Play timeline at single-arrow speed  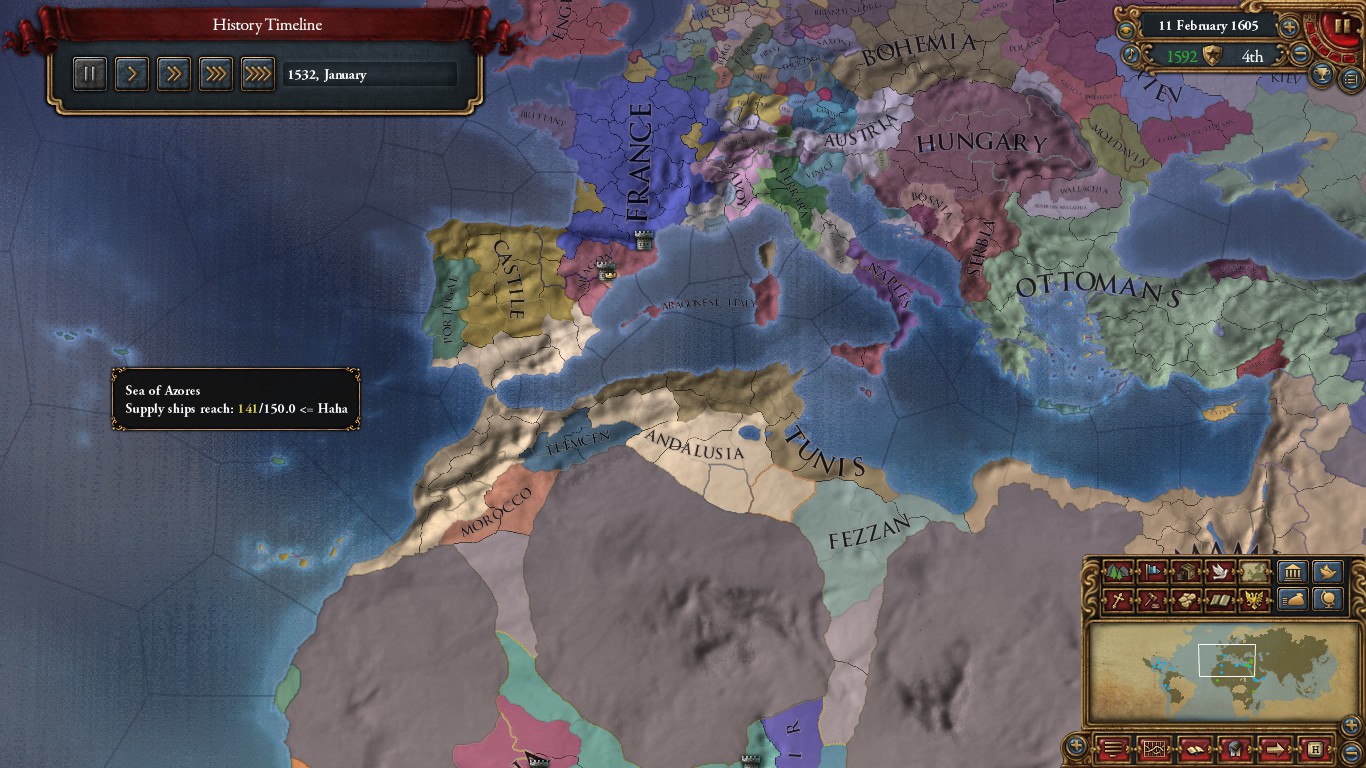[132, 74]
